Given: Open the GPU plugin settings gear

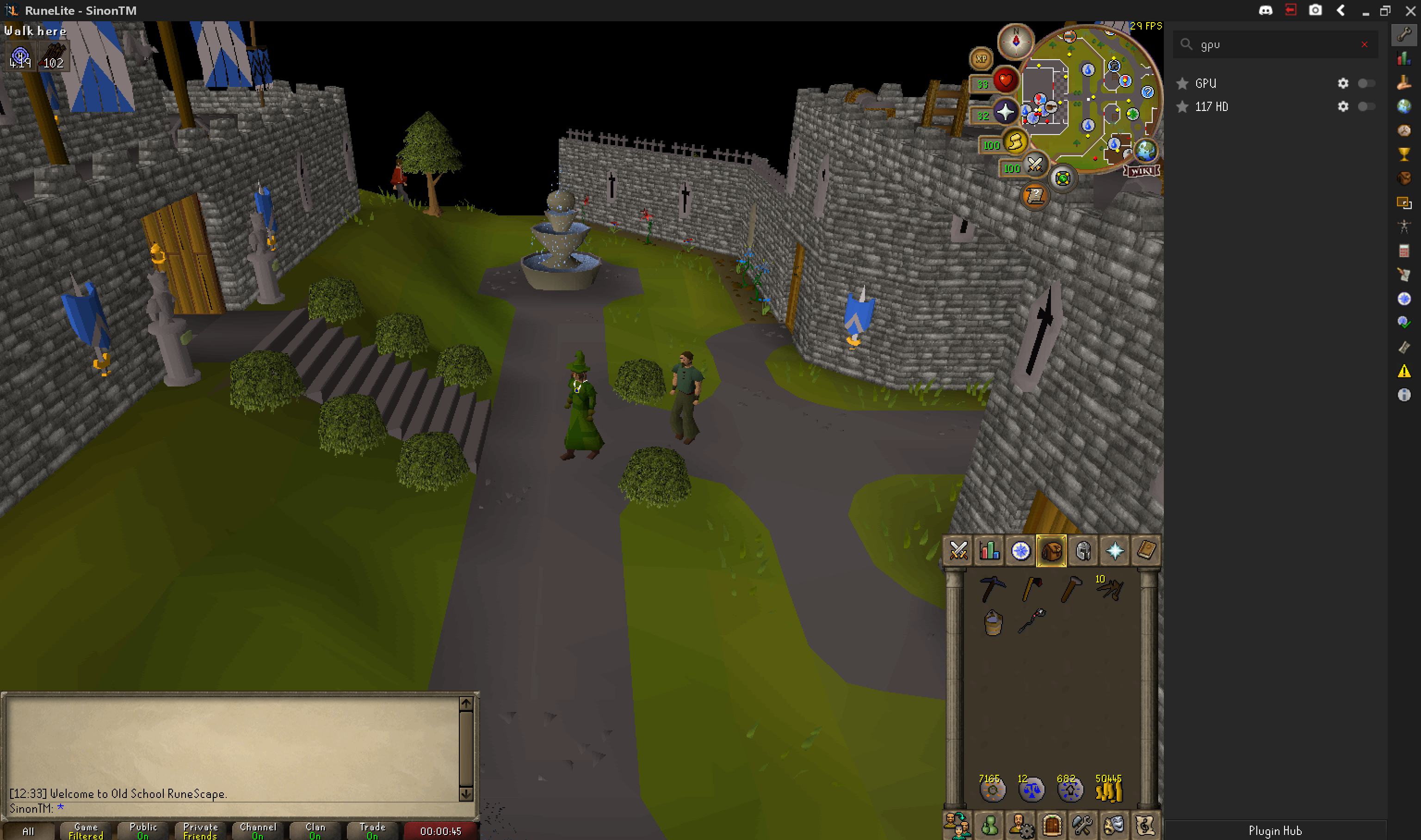Looking at the screenshot, I should point(1343,83).
